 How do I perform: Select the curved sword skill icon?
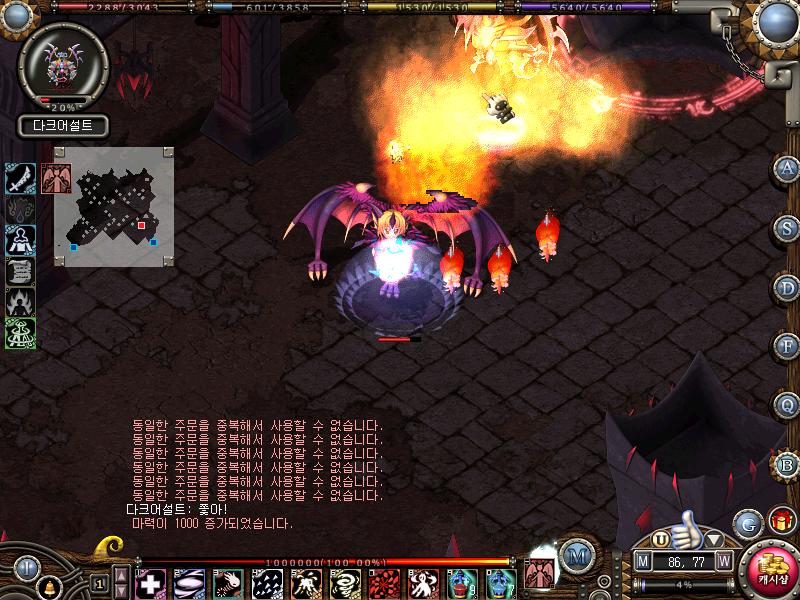pyautogui.click(x=21, y=178)
